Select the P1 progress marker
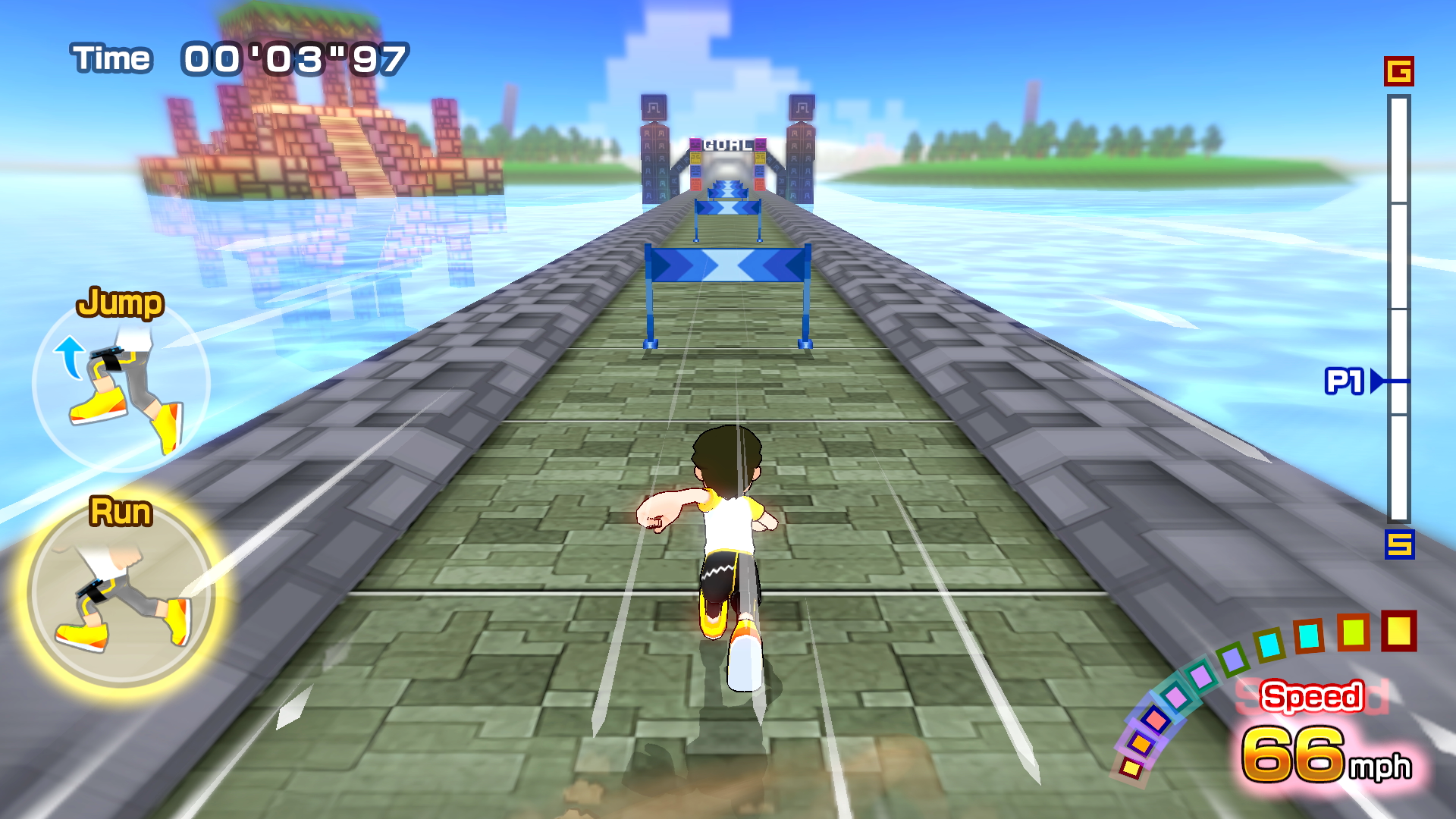Screen dimensions: 1456x819 [x=1354, y=381]
